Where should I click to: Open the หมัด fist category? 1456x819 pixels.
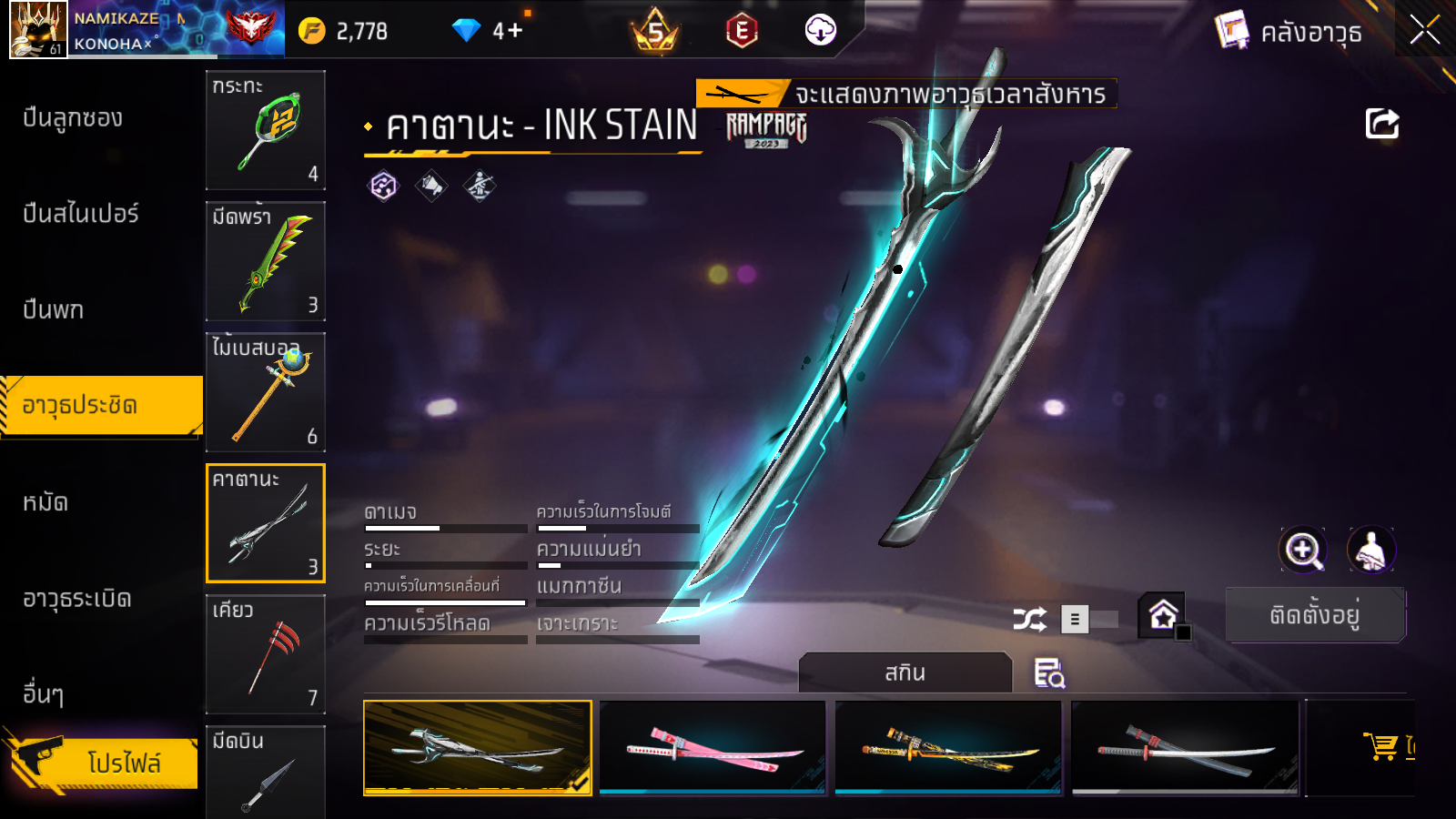(45, 501)
